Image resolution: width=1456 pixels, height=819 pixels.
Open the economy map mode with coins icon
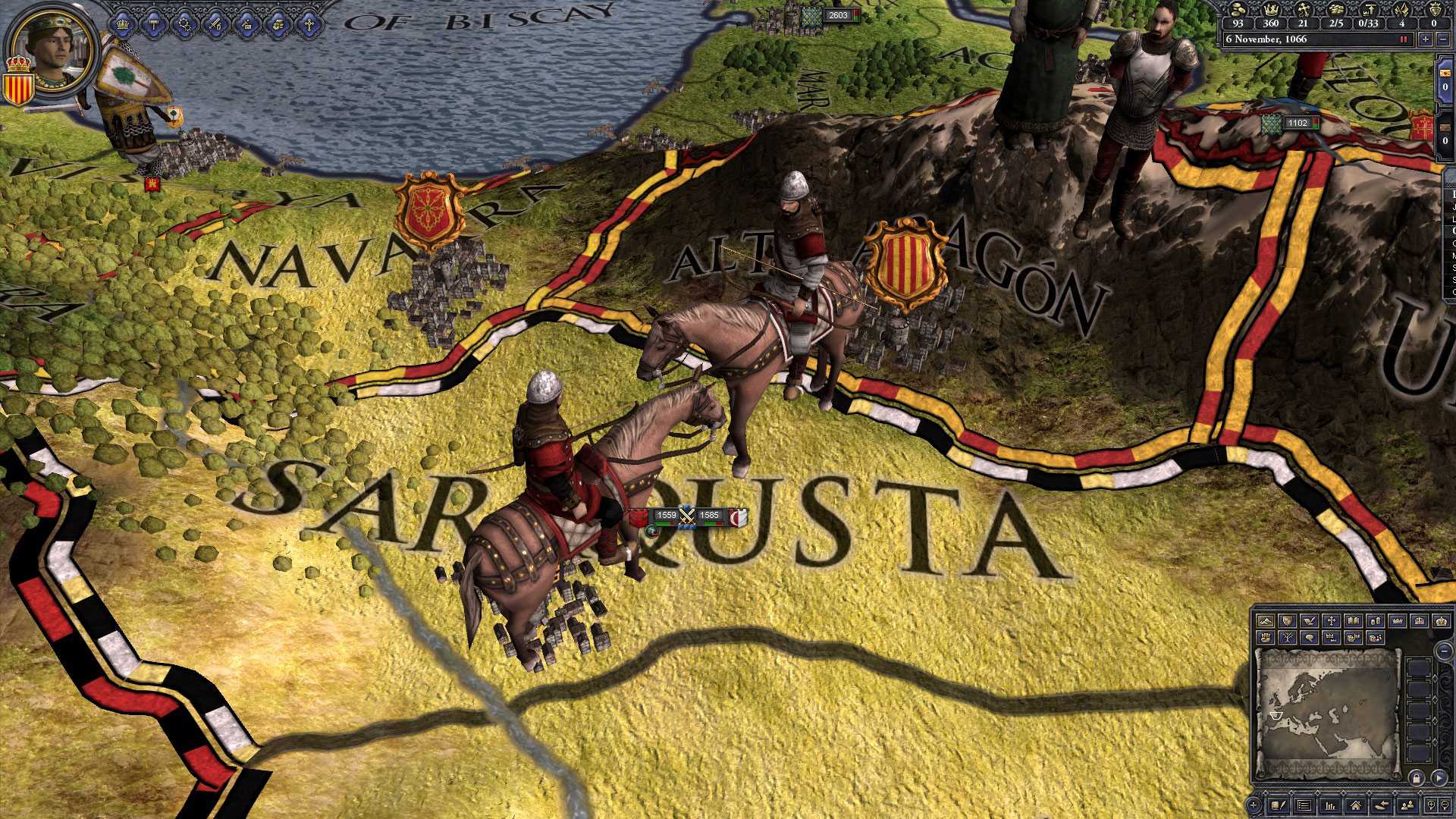(x=1376, y=621)
